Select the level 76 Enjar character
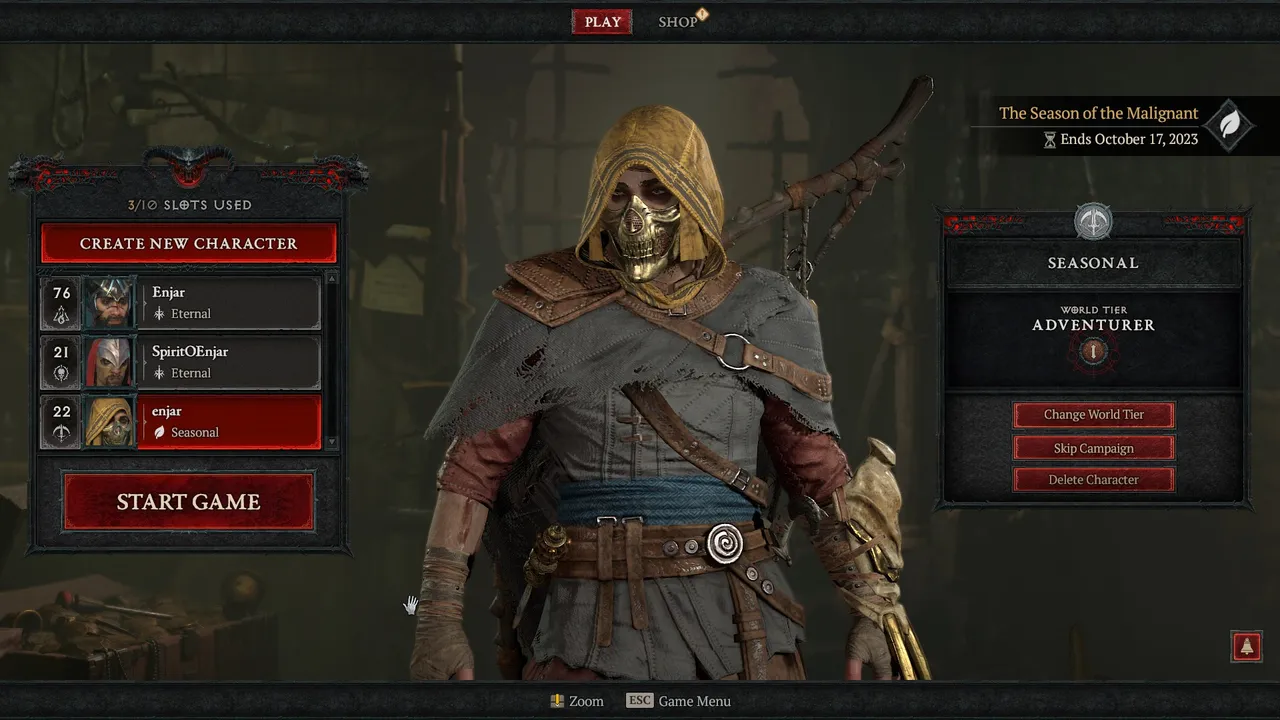Image resolution: width=1280 pixels, height=720 pixels. click(181, 303)
